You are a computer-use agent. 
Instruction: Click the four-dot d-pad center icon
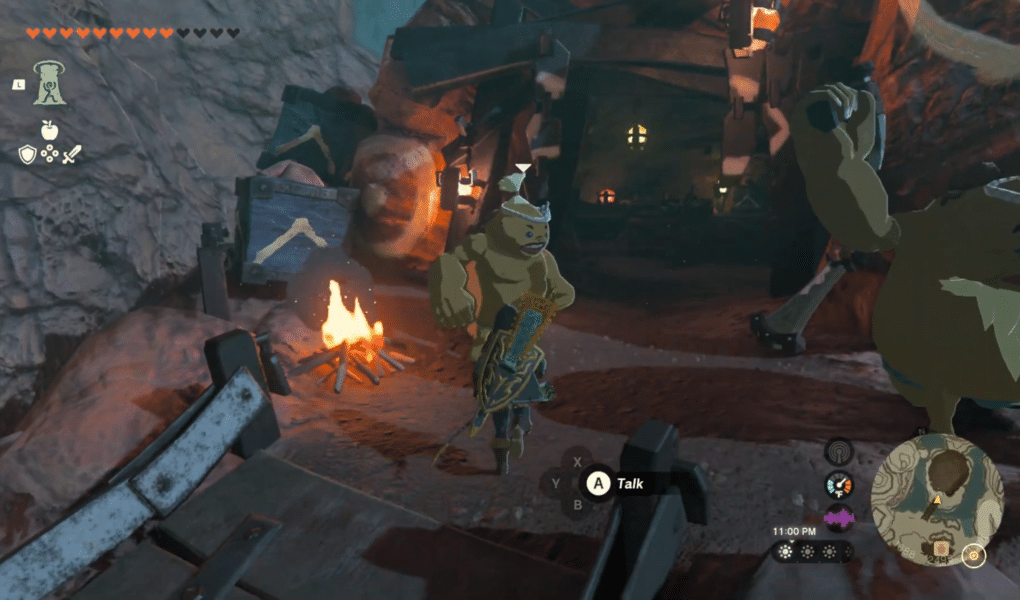[x=49, y=154]
